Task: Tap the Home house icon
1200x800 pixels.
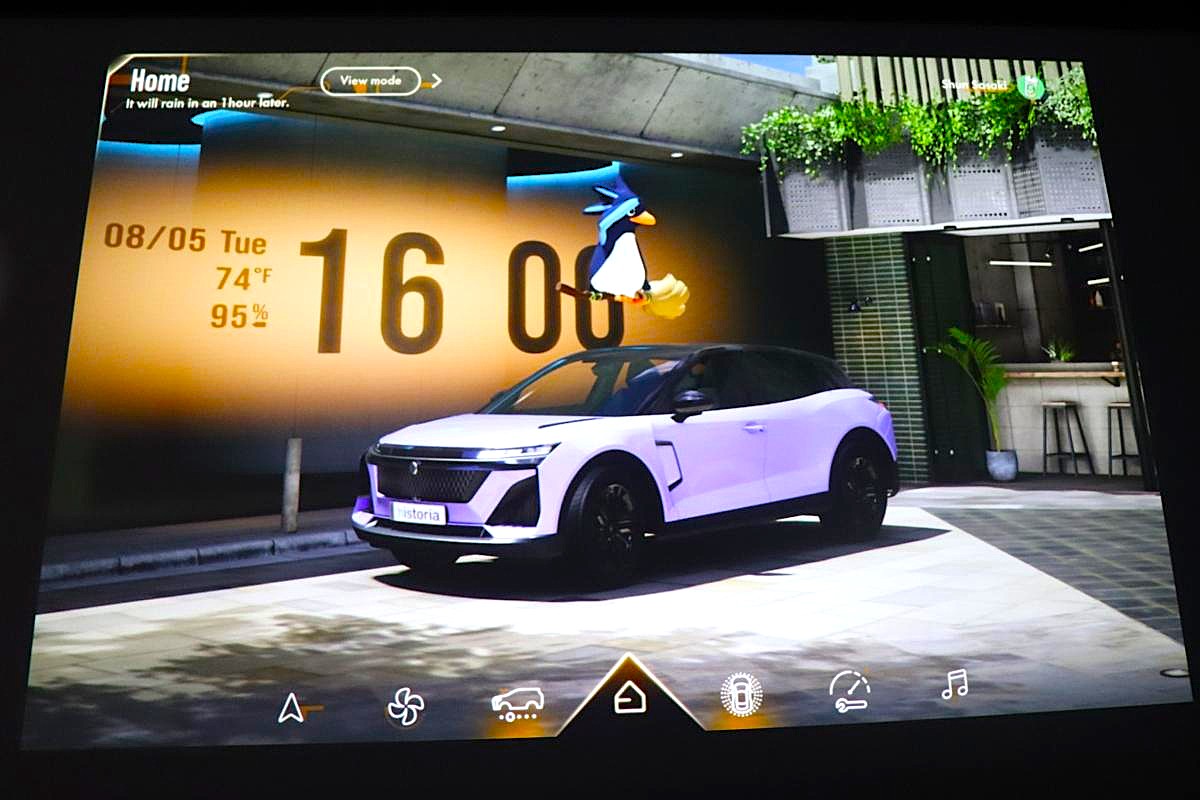Action: (x=629, y=697)
